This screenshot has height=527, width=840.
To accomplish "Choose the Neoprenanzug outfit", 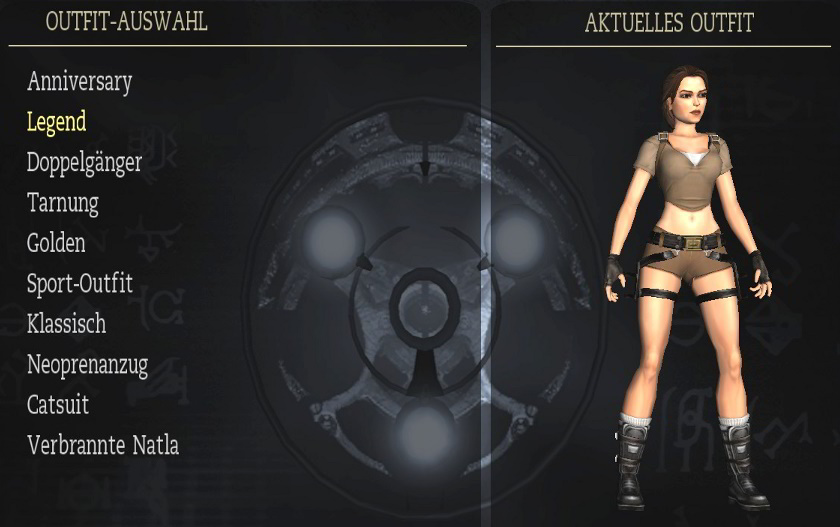I will [87, 365].
